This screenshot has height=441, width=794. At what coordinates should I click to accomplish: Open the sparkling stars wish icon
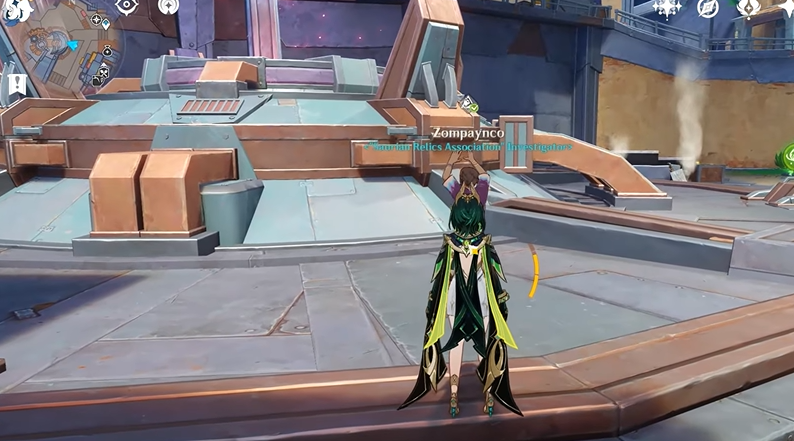(x=667, y=8)
